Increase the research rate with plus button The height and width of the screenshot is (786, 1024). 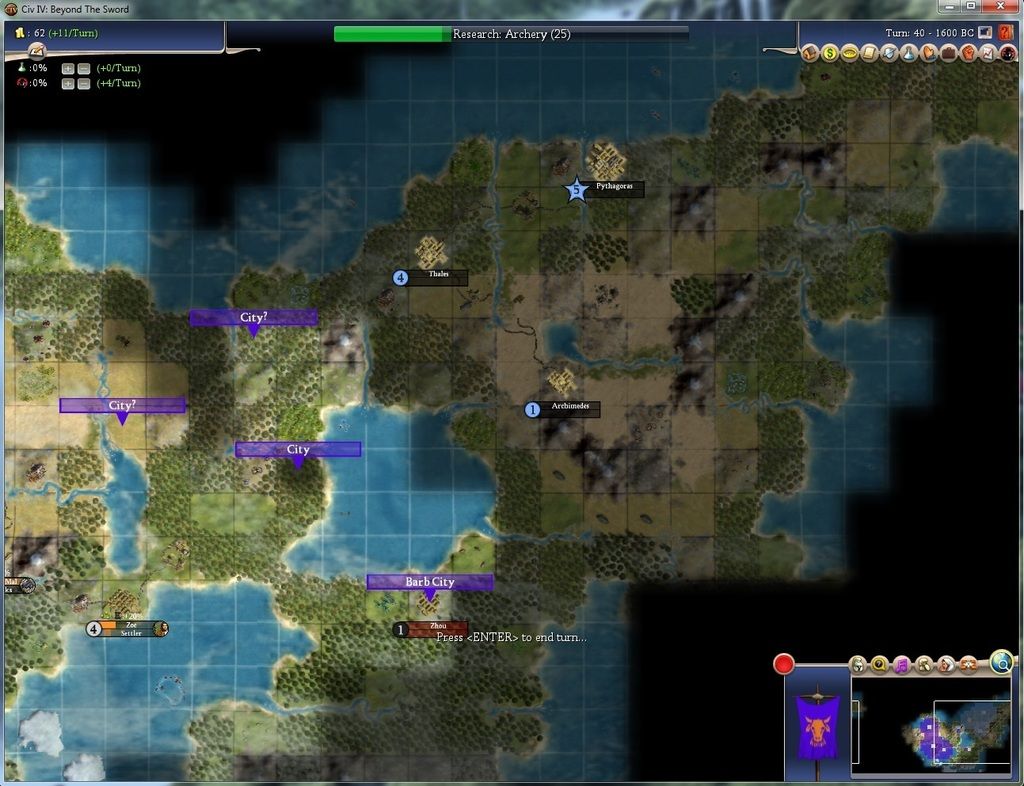click(68, 68)
